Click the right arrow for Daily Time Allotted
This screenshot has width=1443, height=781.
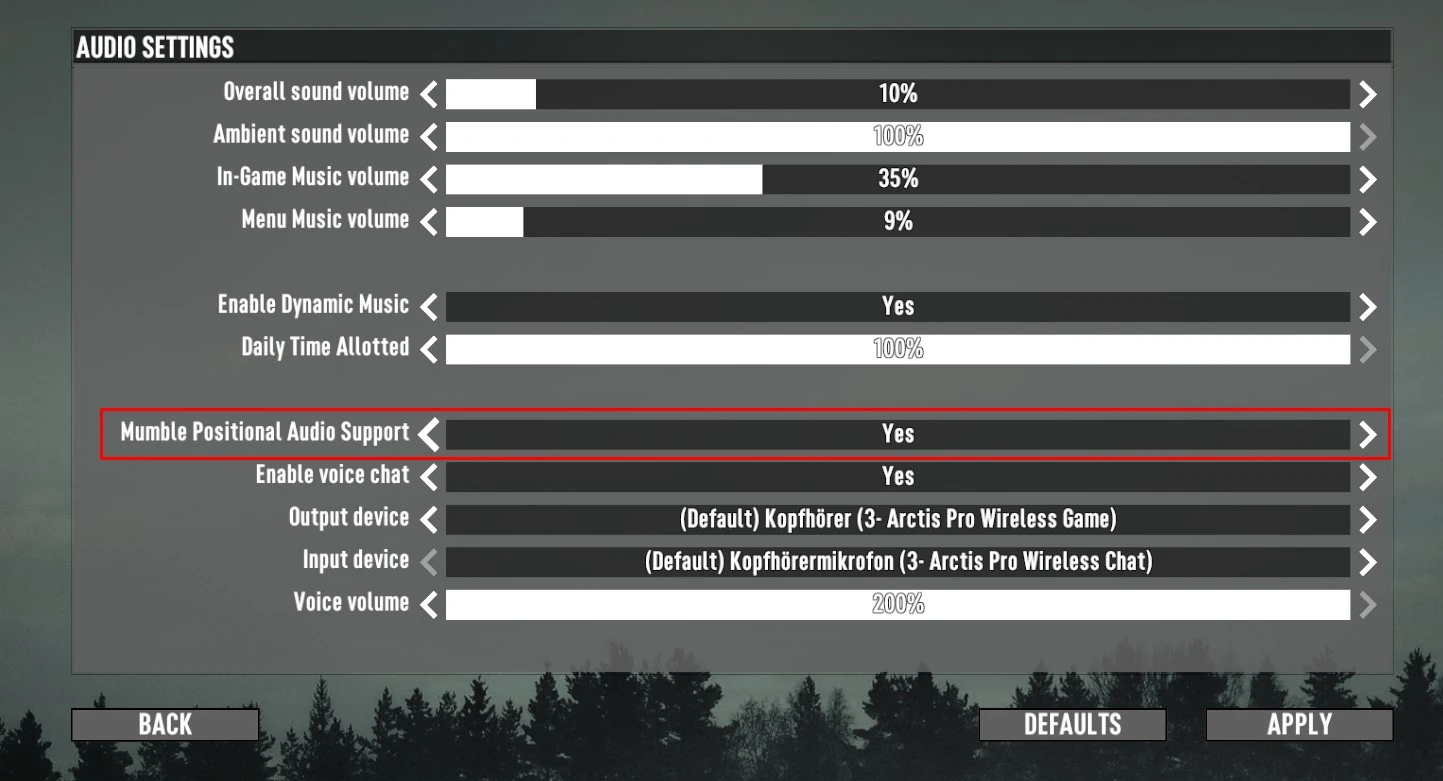(1367, 348)
